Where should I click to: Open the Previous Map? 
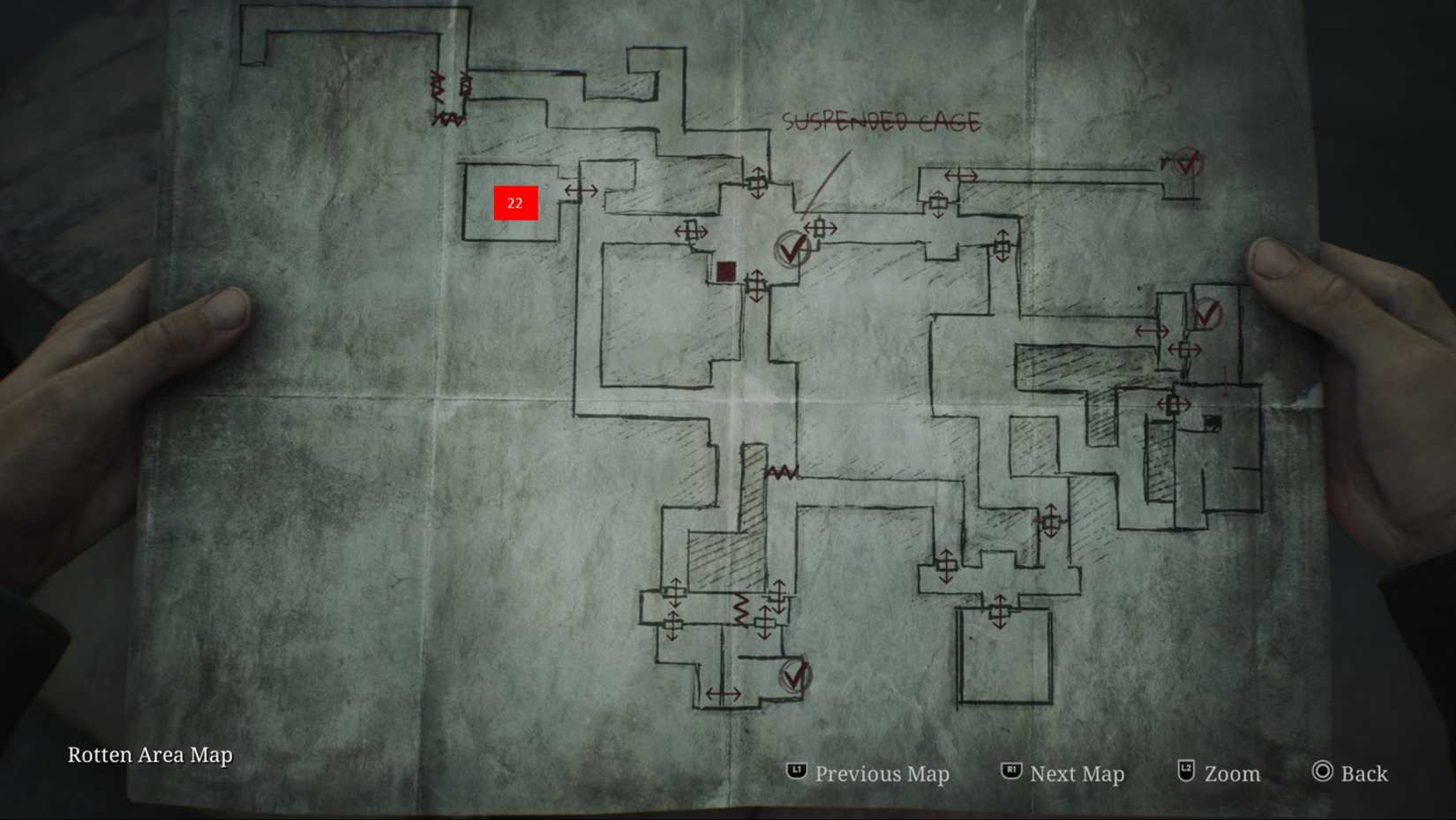[882, 774]
